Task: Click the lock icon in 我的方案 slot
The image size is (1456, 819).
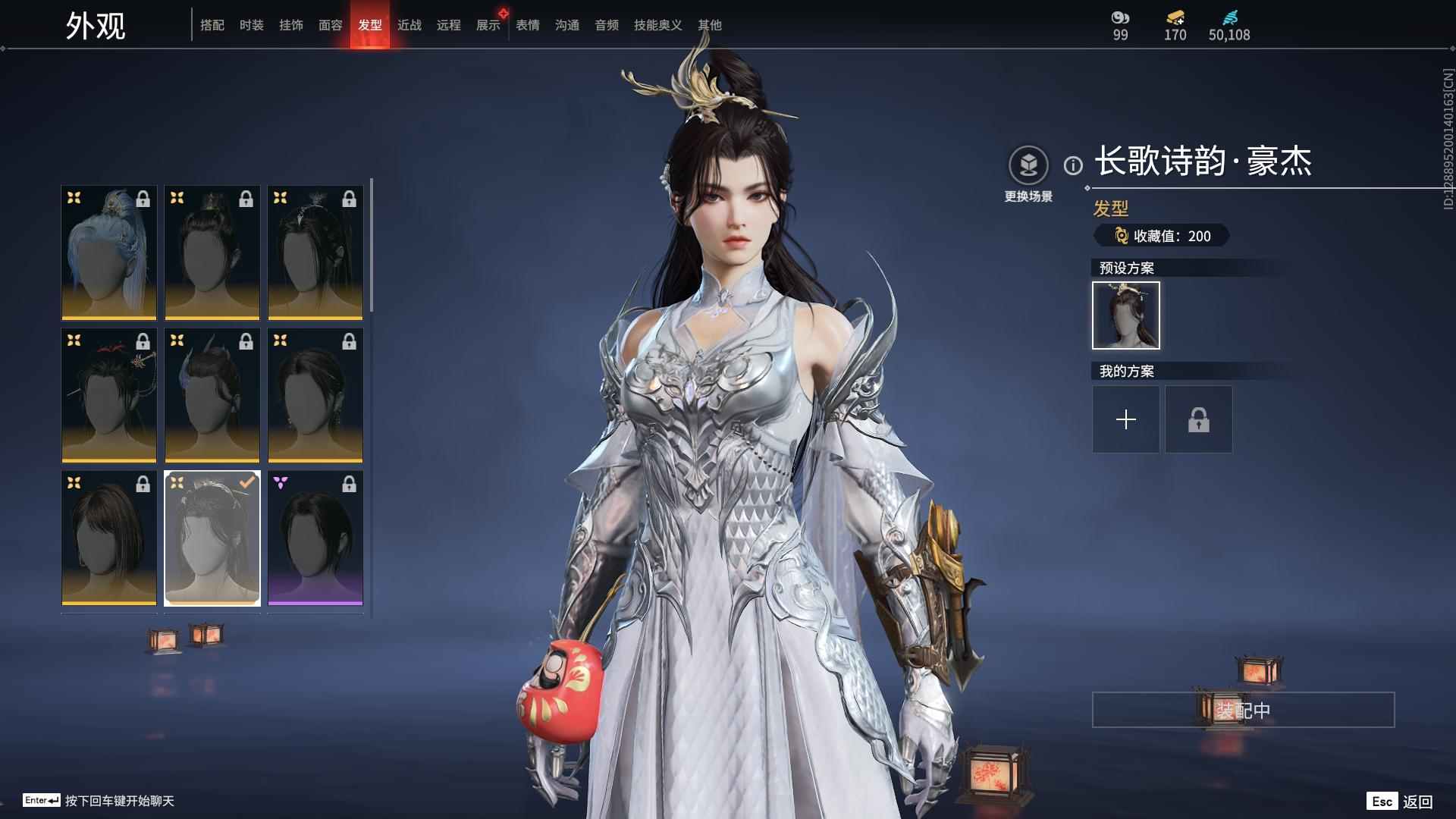Action: 1198,419
